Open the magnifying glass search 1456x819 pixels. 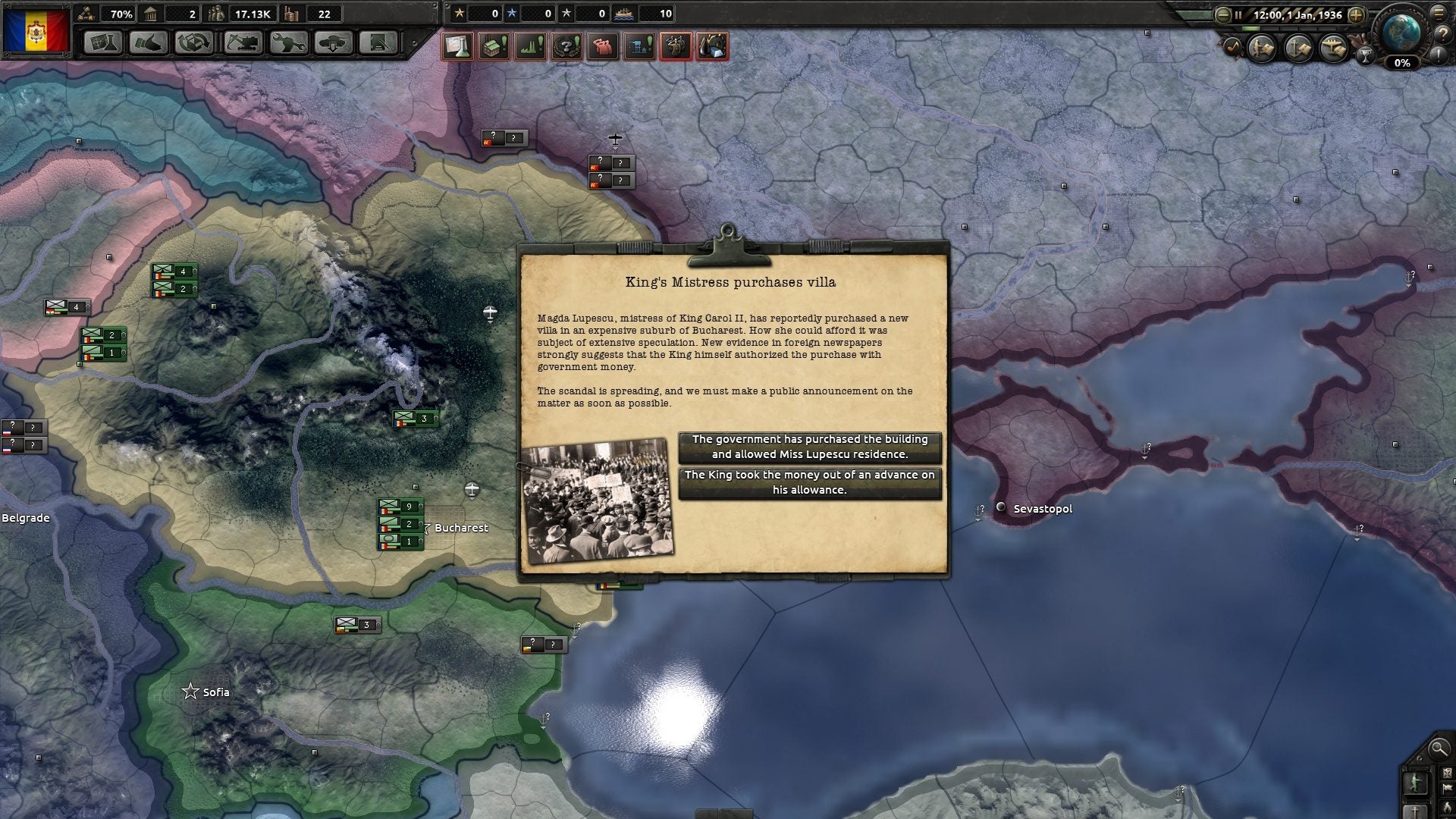pos(1438,749)
